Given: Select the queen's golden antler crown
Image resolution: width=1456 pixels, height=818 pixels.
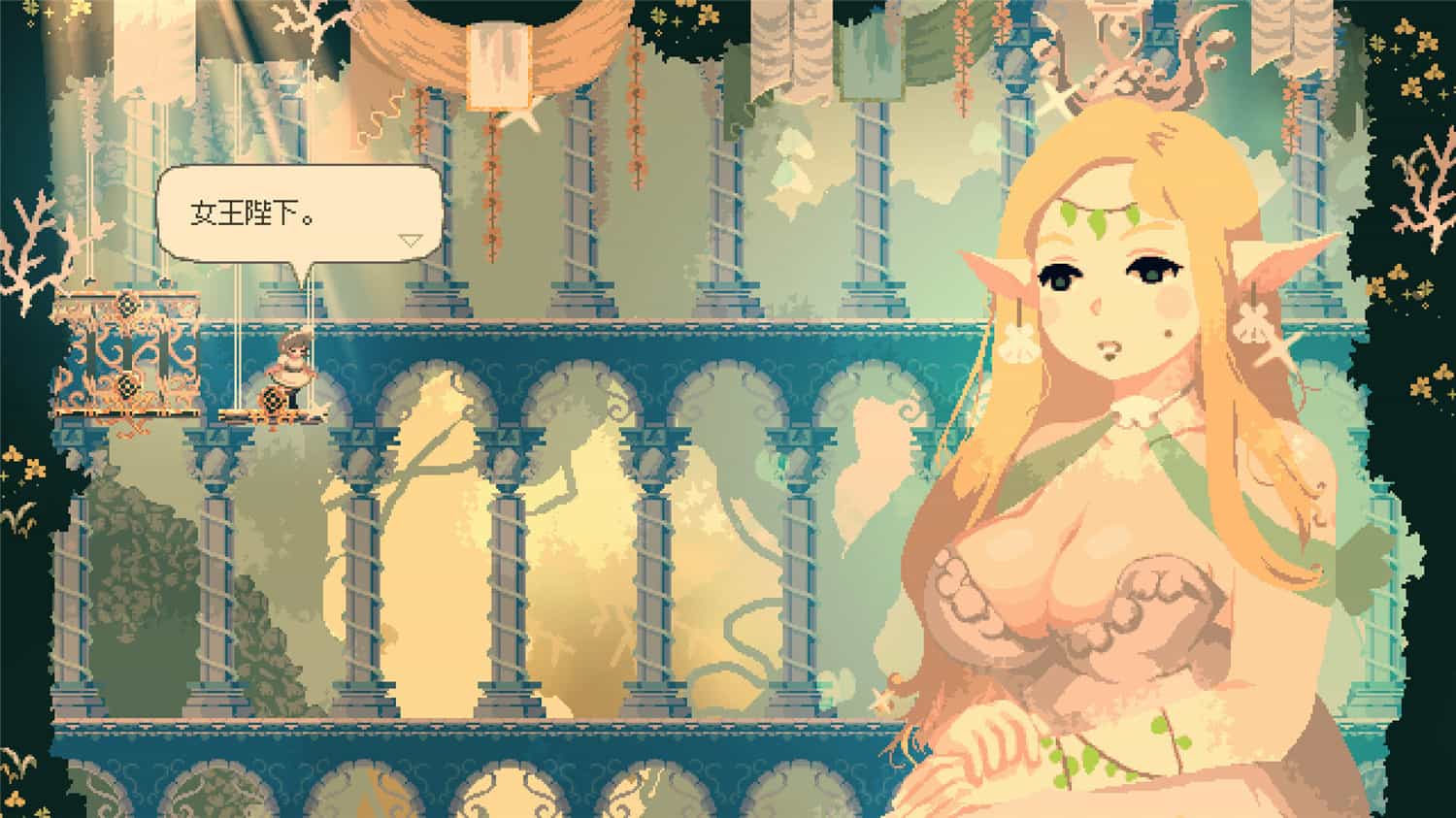Looking at the screenshot, I should tap(1136, 58).
